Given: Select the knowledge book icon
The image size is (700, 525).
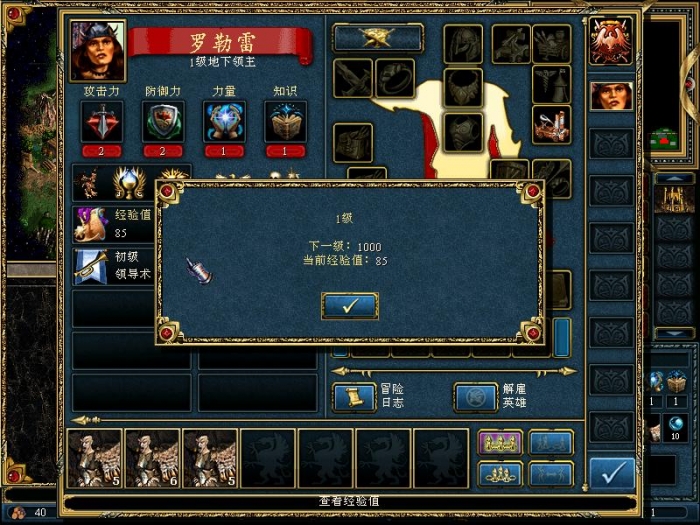Looking at the screenshot, I should (x=285, y=121).
